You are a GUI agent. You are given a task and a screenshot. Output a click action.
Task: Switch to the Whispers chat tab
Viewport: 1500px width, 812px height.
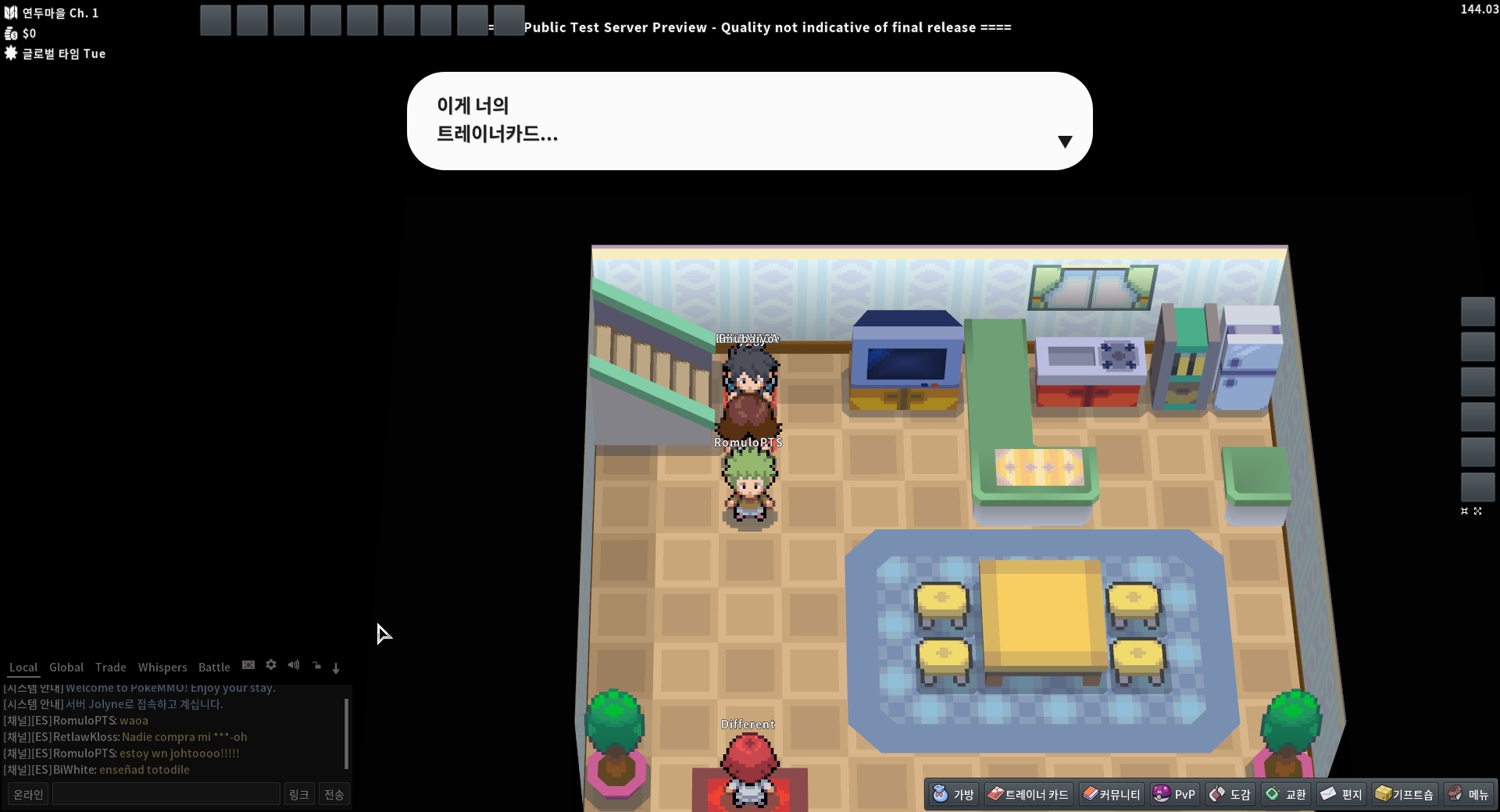pyautogui.click(x=162, y=668)
